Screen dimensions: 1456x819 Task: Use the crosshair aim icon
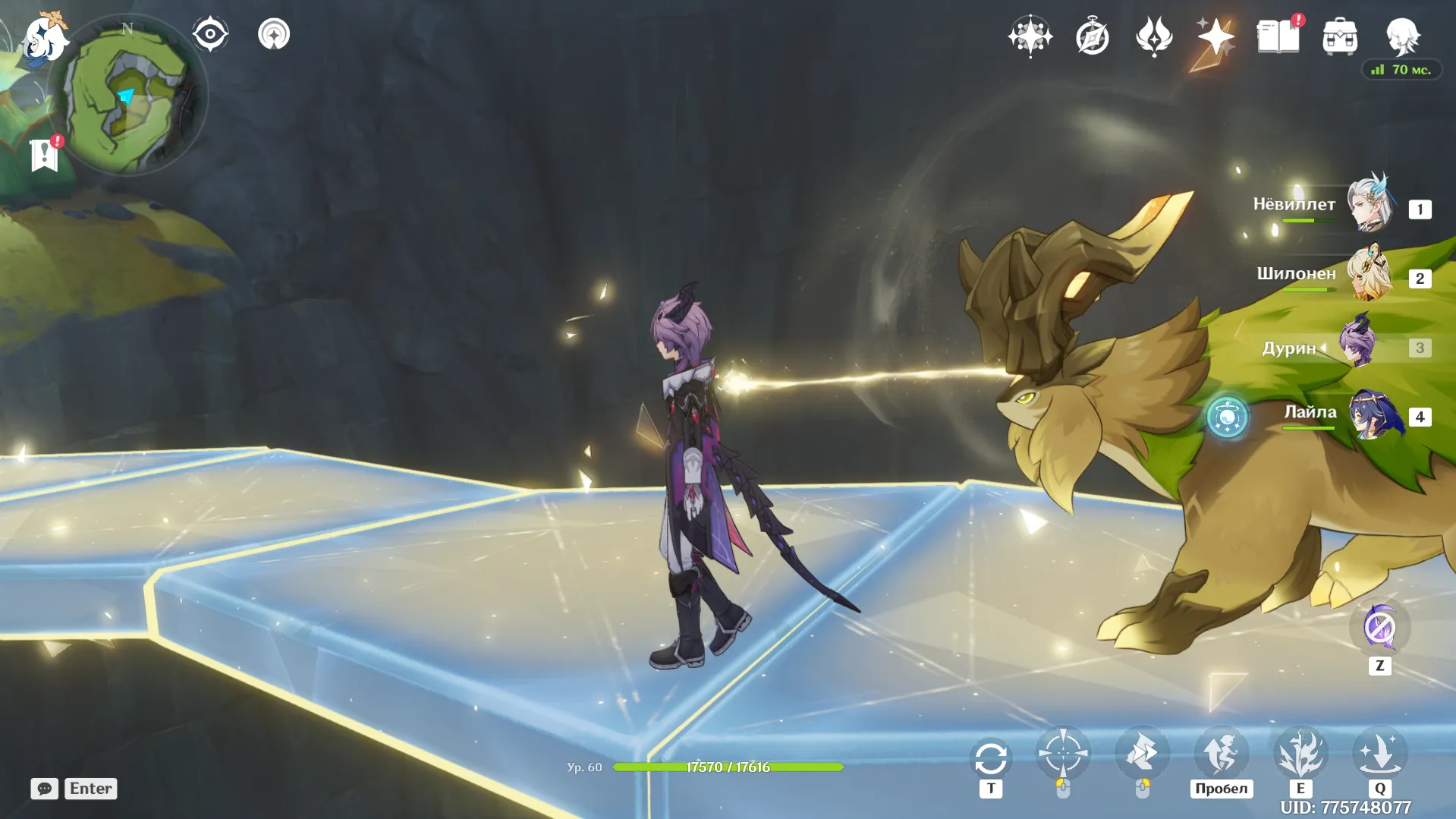(1063, 753)
